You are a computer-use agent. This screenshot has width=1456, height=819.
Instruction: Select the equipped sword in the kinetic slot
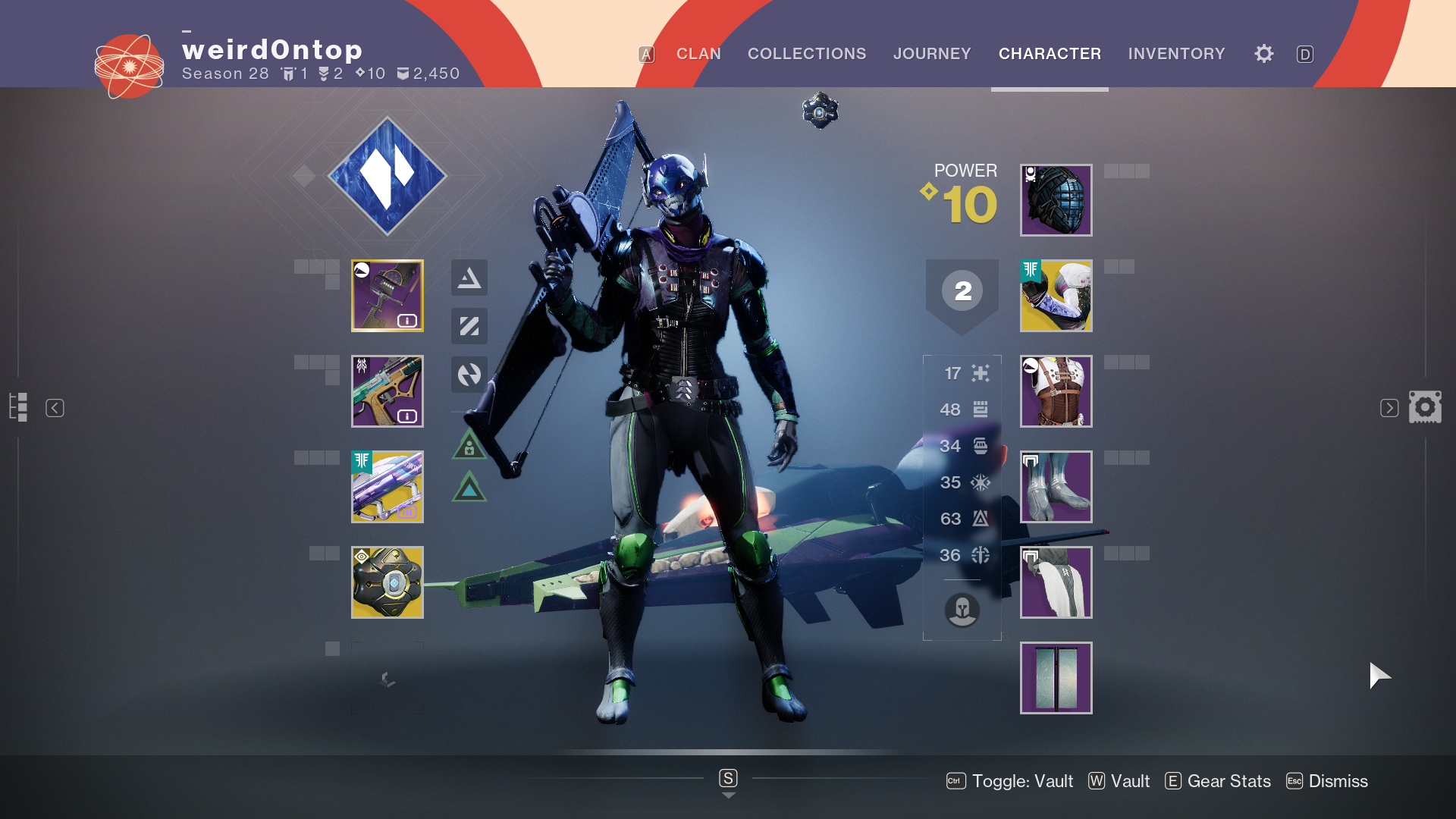coord(388,296)
